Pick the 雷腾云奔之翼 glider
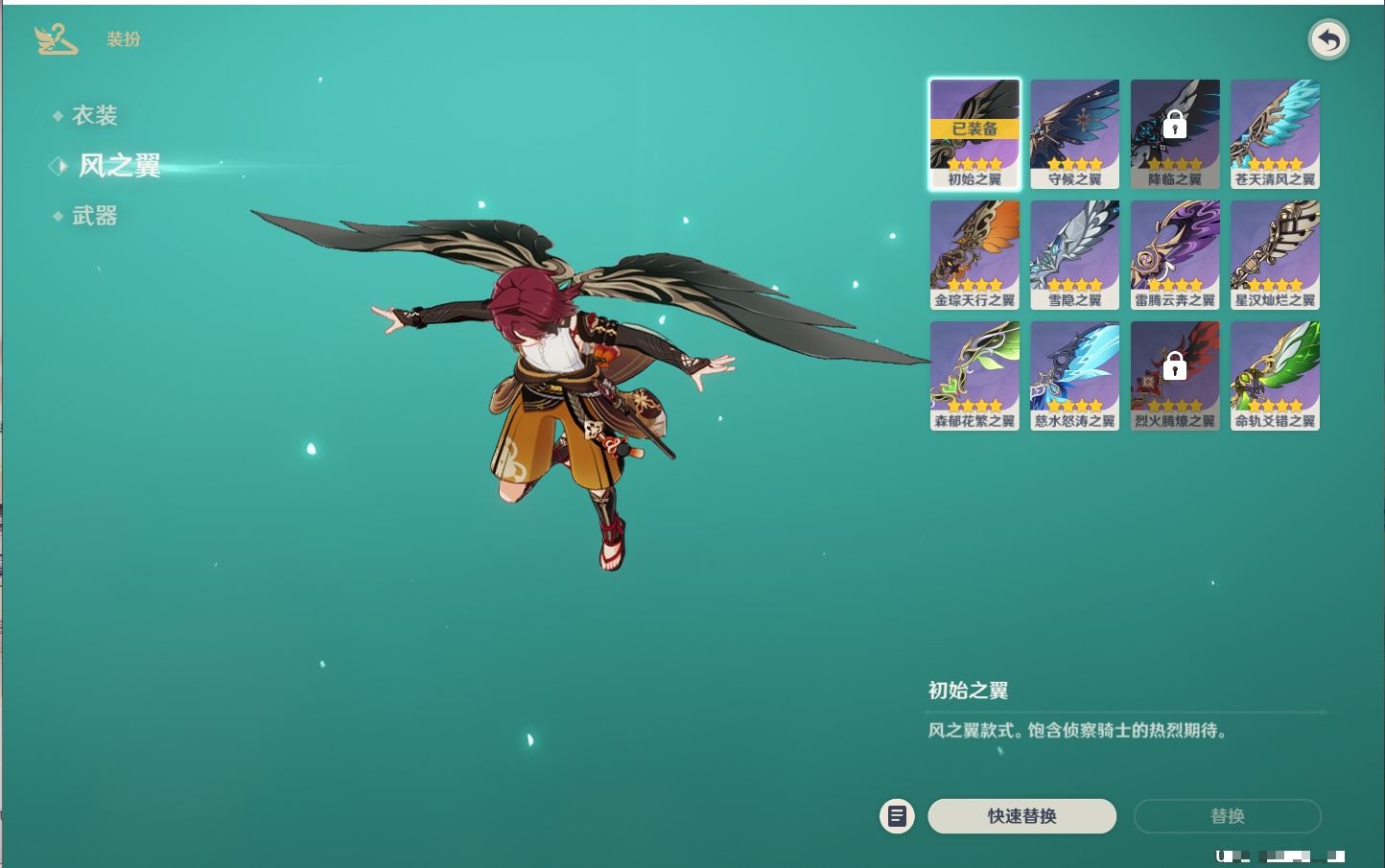Viewport: 1385px width, 868px height. (x=1175, y=254)
